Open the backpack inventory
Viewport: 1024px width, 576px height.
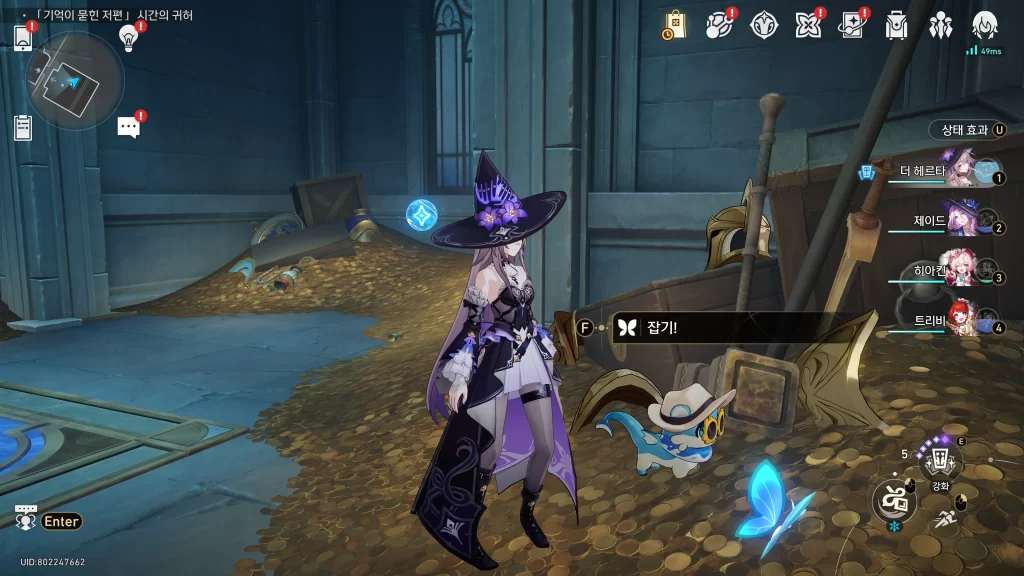[896, 25]
